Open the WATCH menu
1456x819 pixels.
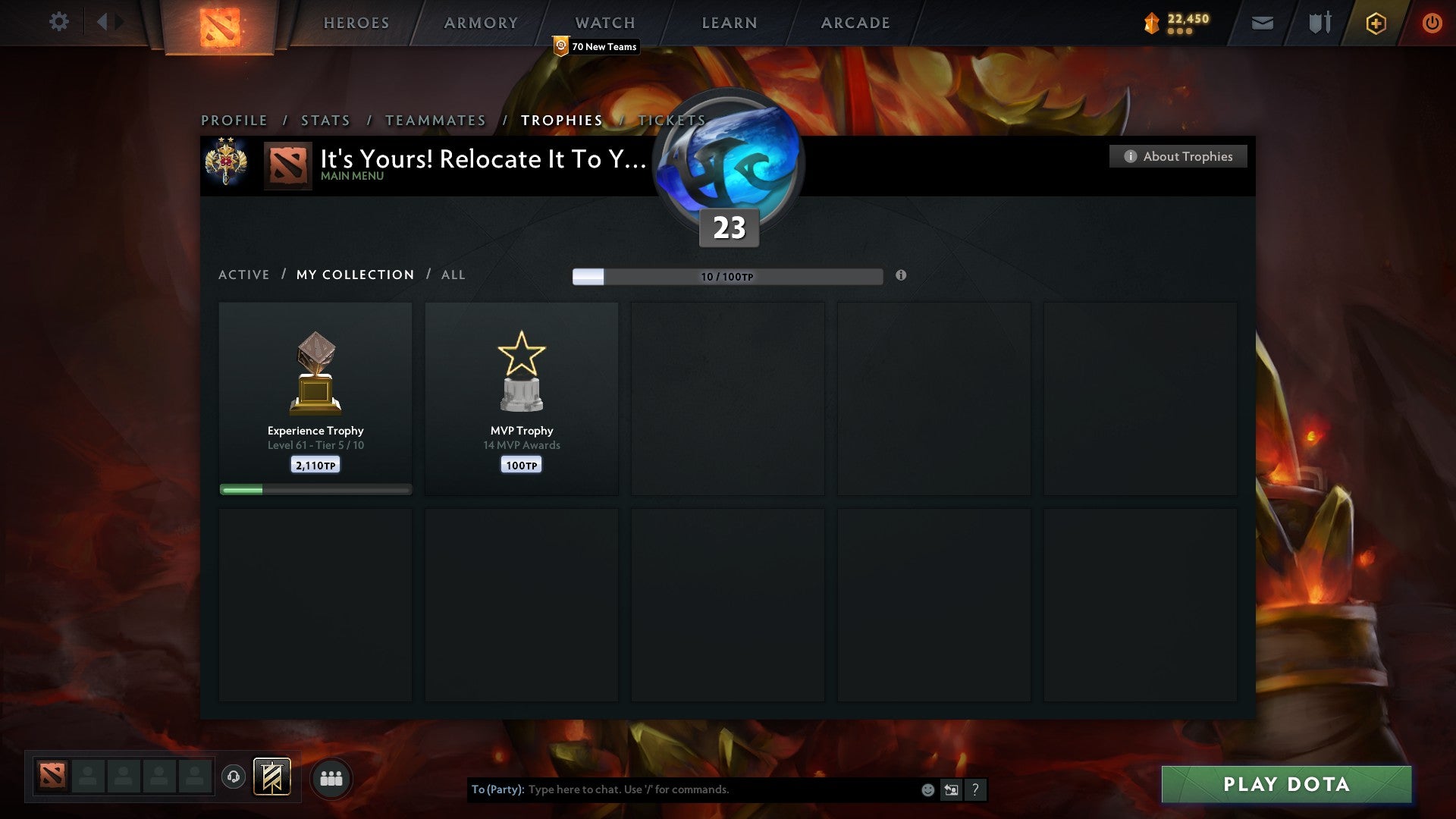[x=604, y=23]
